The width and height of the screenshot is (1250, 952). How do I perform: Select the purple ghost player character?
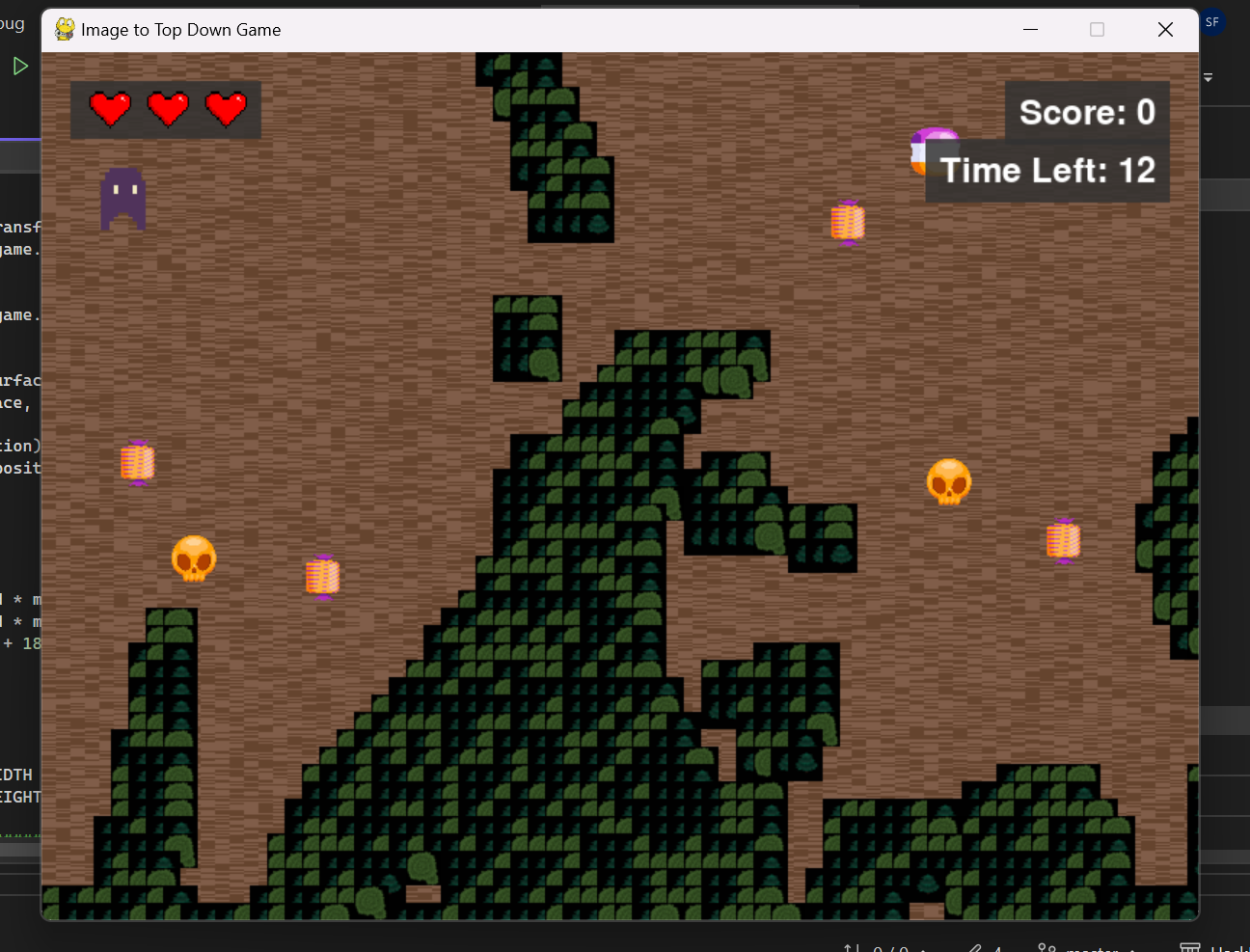(122, 198)
